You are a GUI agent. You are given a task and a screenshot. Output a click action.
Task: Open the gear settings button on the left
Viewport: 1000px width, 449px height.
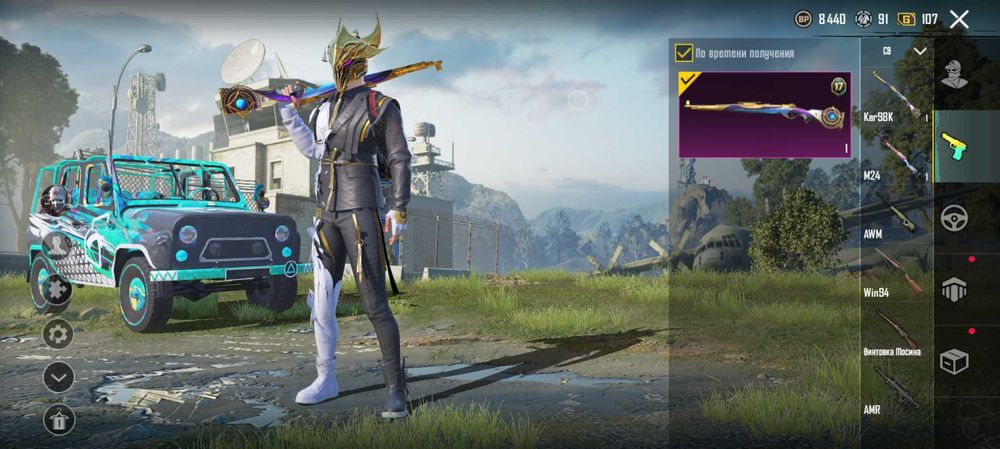(x=58, y=334)
